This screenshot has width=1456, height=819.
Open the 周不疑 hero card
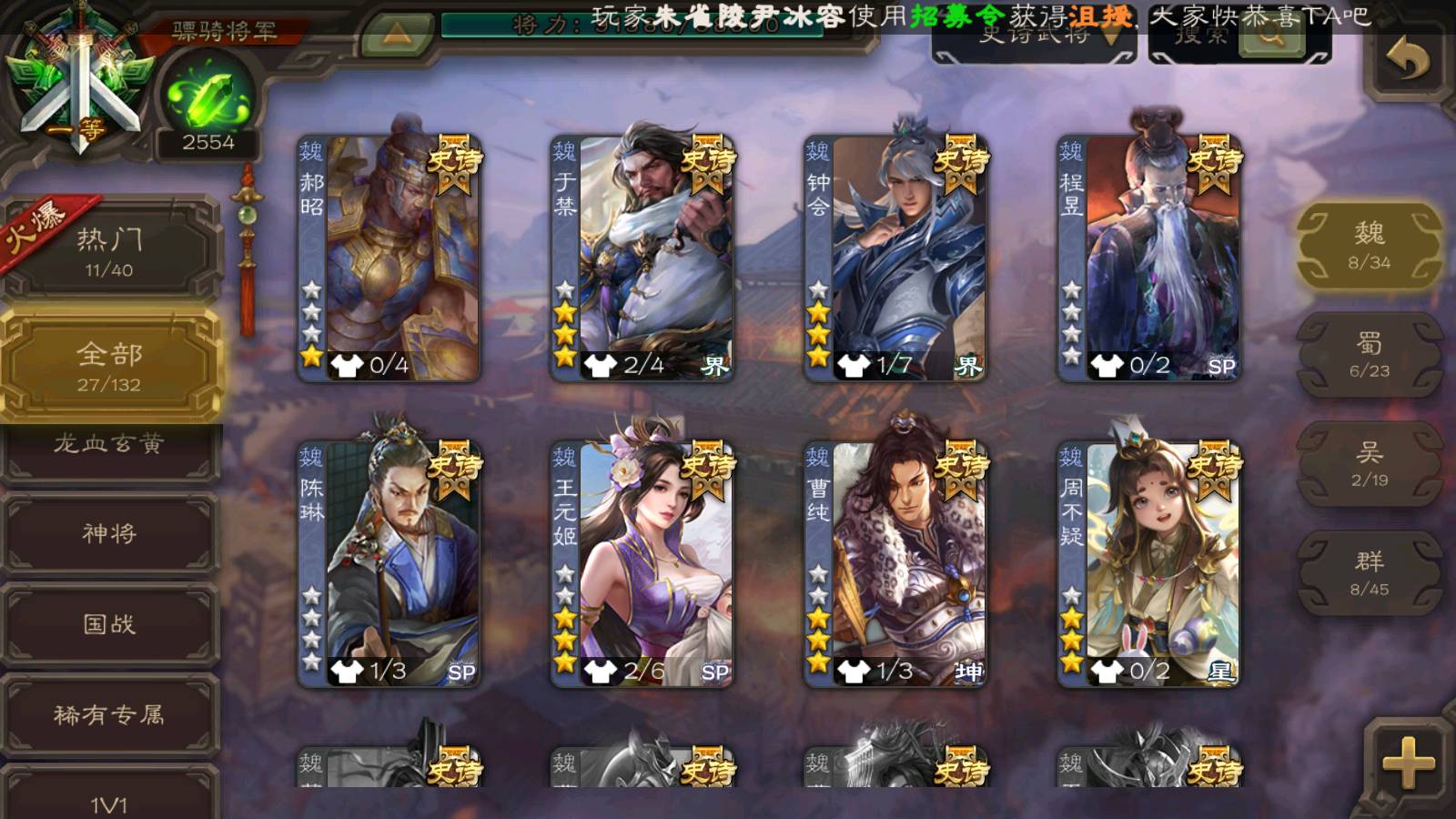click(1148, 564)
